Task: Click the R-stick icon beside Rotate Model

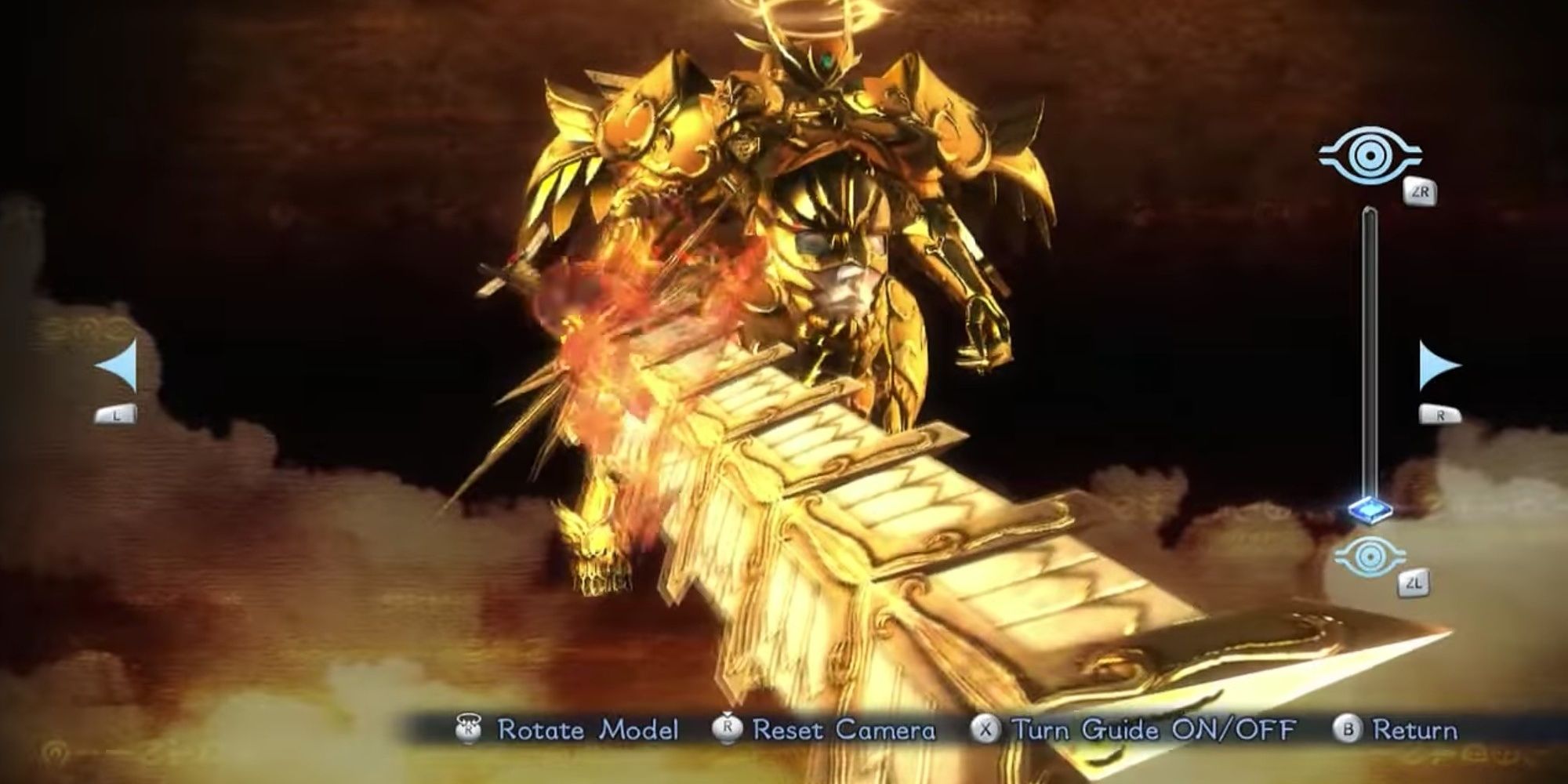Action: 470,730
